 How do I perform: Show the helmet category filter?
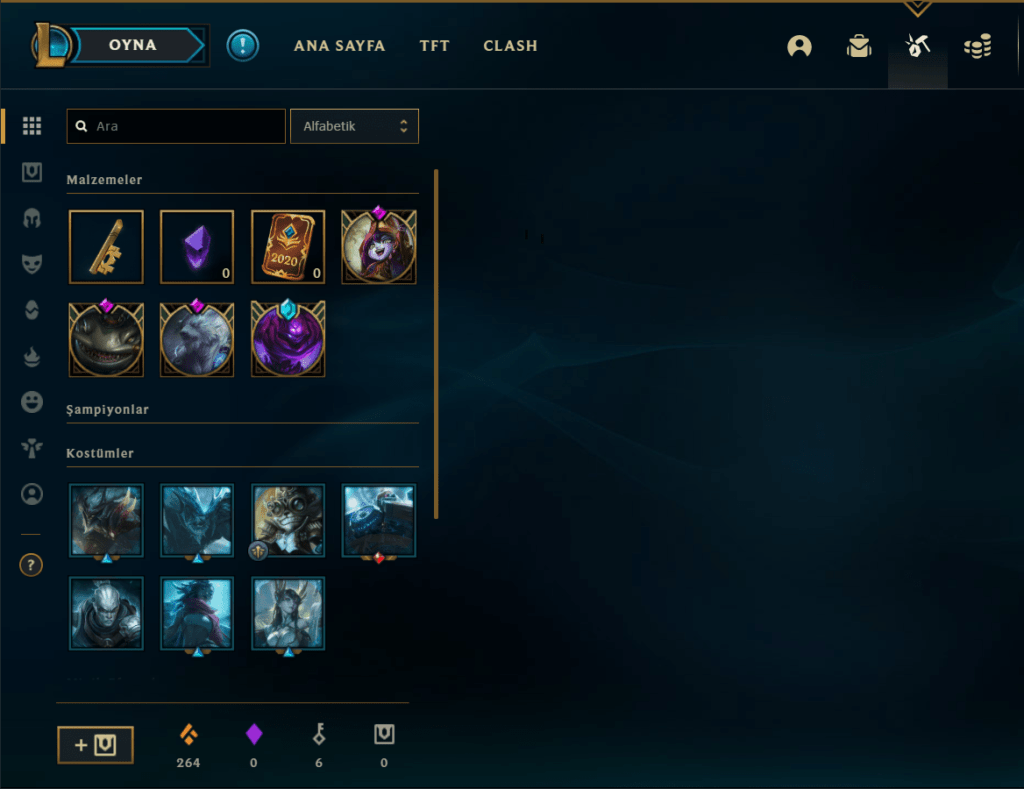click(32, 218)
